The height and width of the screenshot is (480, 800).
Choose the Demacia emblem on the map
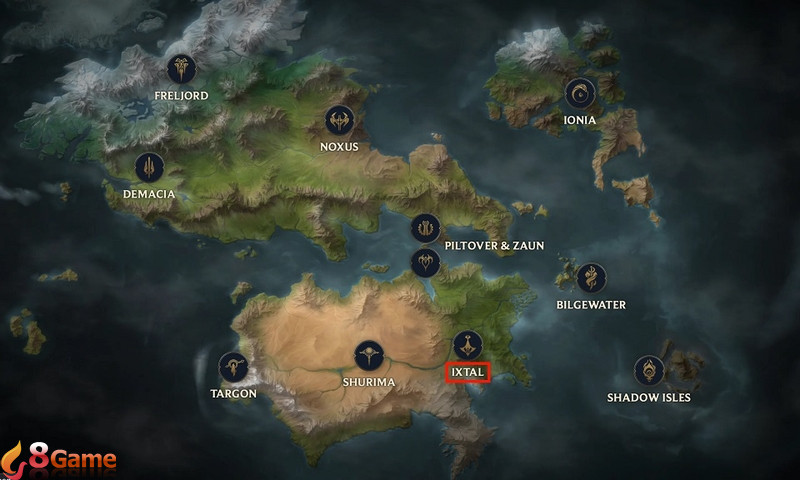tap(149, 167)
